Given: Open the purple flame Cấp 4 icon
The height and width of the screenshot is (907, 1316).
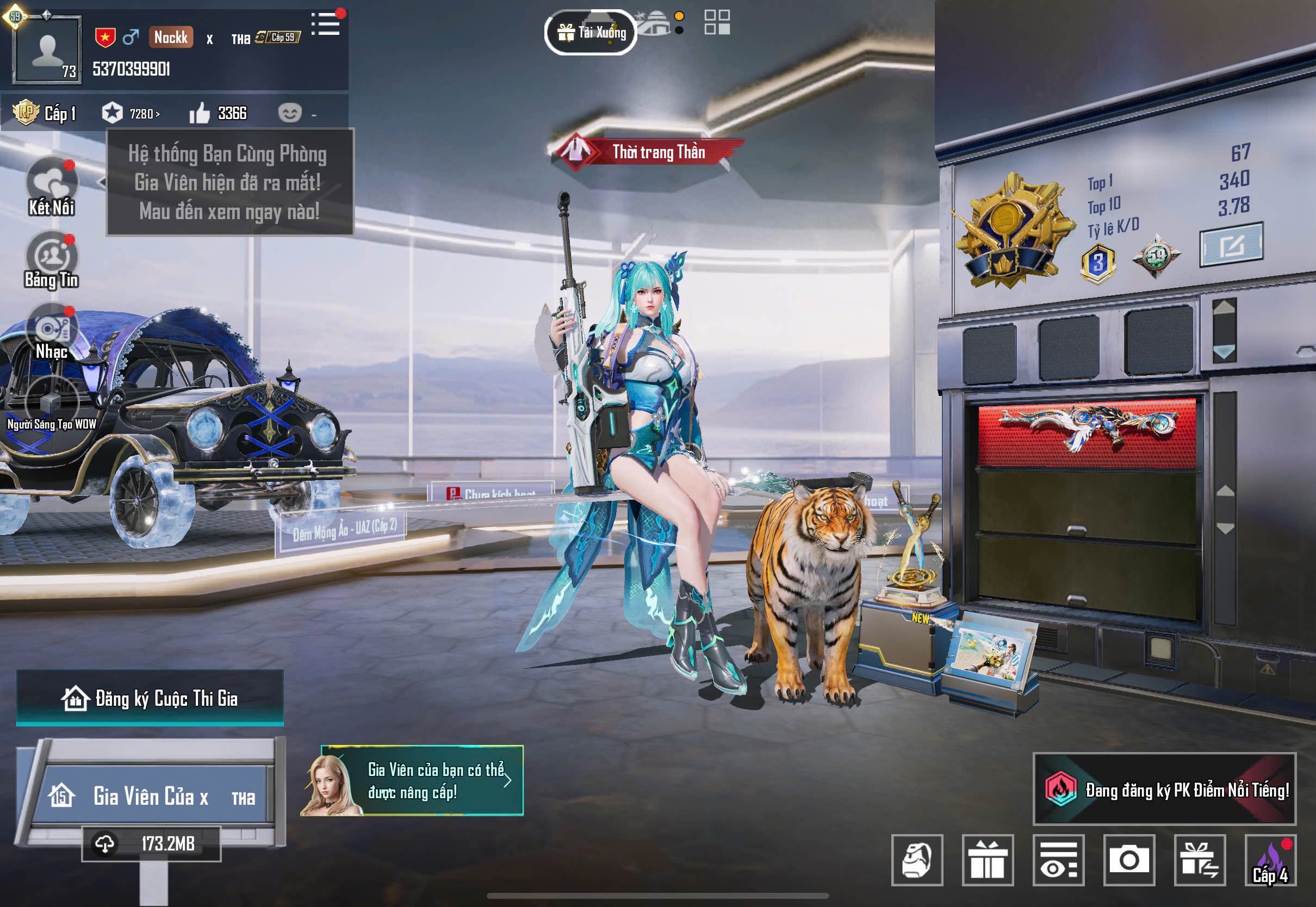Looking at the screenshot, I should coord(1270,860).
